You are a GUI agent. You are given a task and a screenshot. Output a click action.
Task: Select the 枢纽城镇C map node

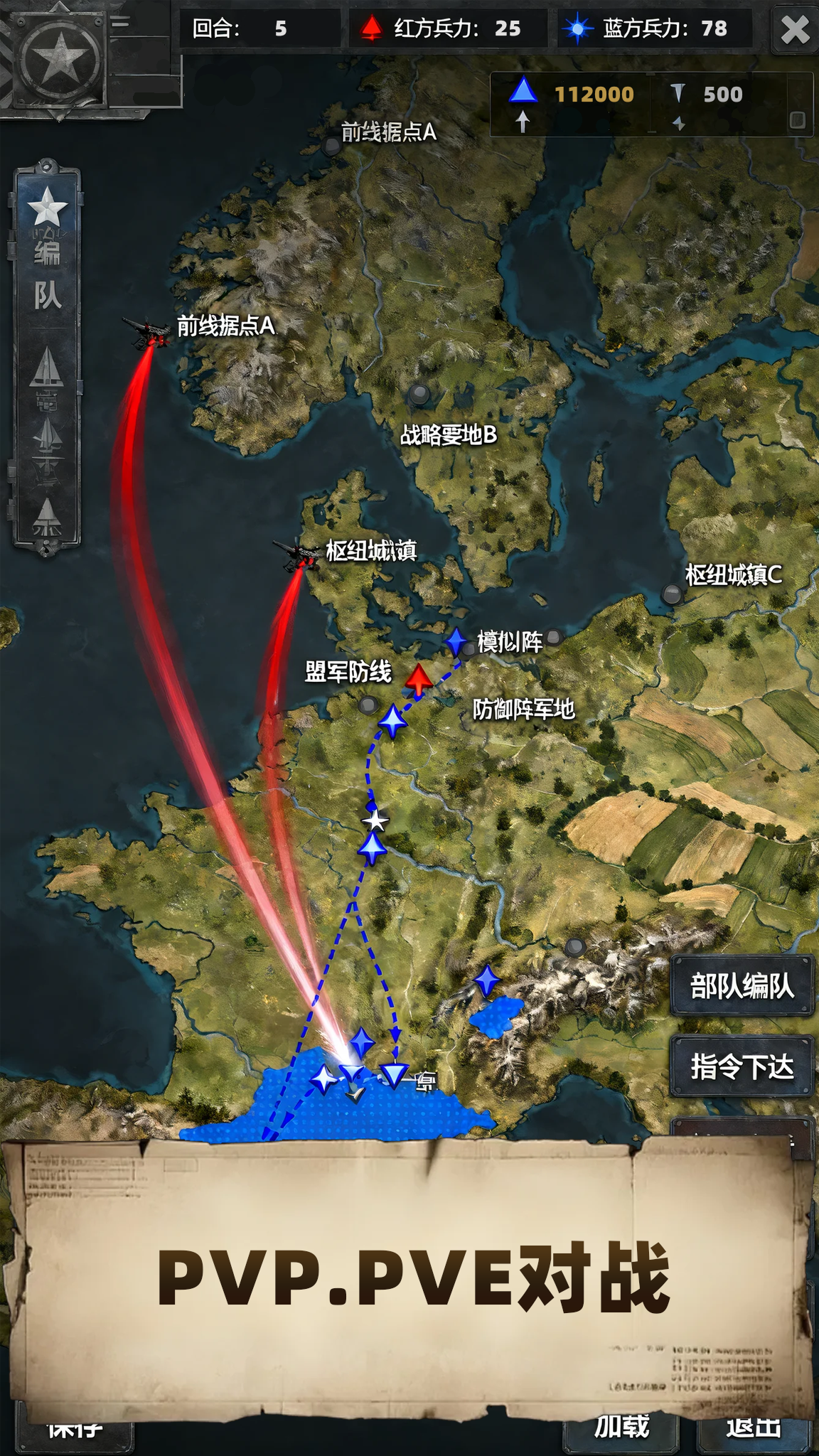click(x=672, y=594)
